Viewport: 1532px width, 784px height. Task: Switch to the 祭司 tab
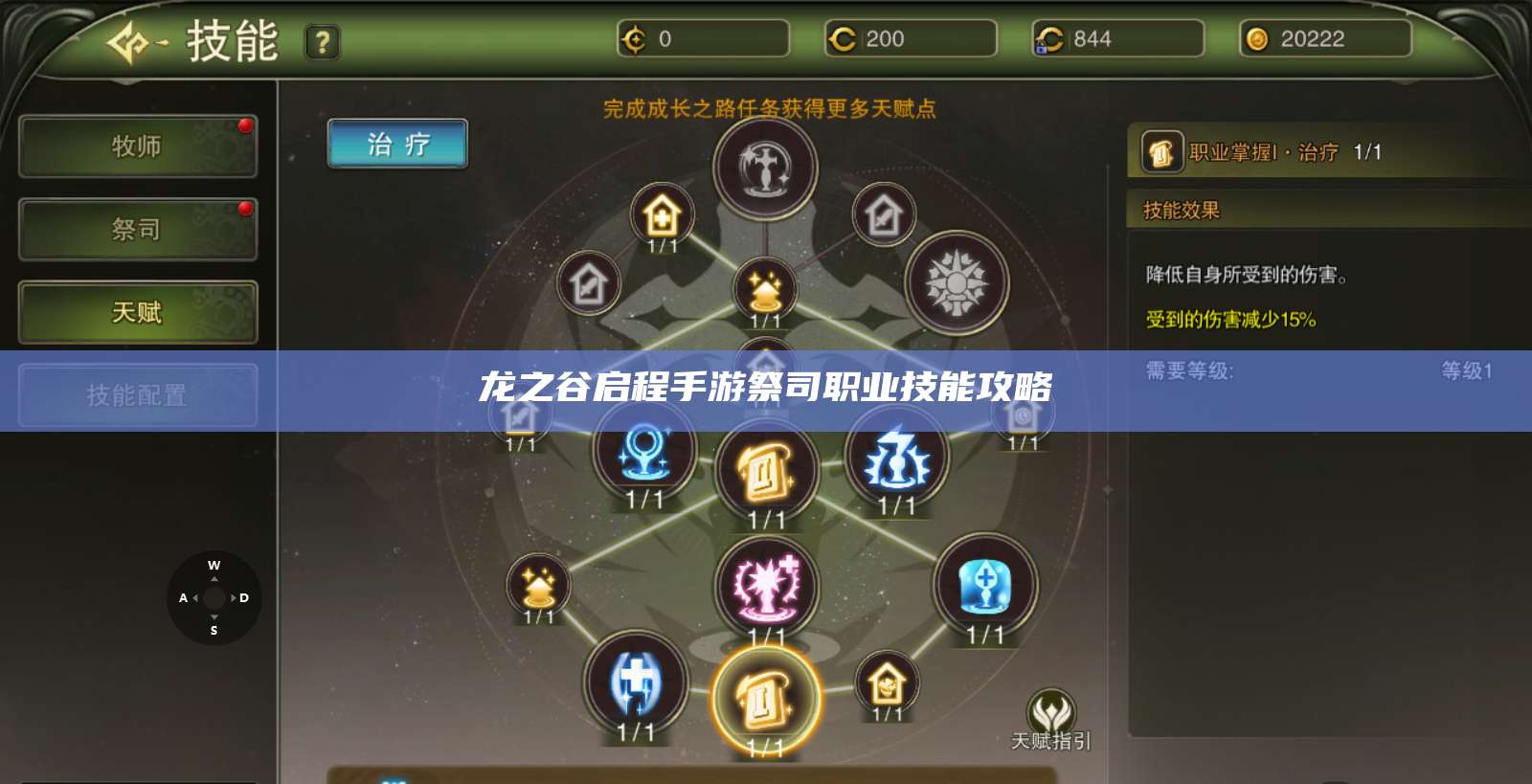(137, 230)
